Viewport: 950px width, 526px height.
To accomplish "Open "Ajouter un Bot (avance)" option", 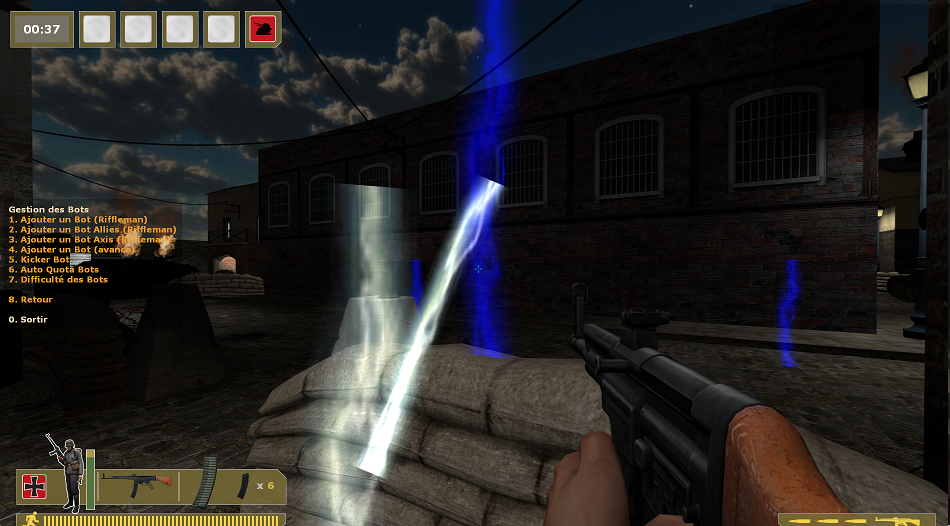I will click(73, 249).
